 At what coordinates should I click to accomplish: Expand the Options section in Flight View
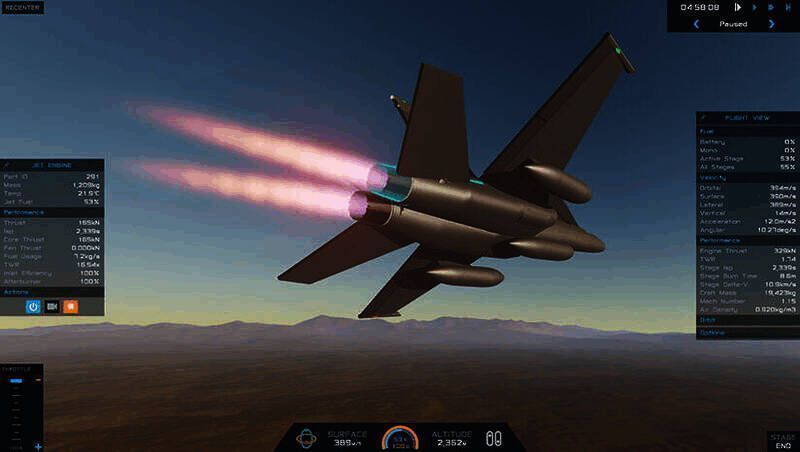coord(713,331)
